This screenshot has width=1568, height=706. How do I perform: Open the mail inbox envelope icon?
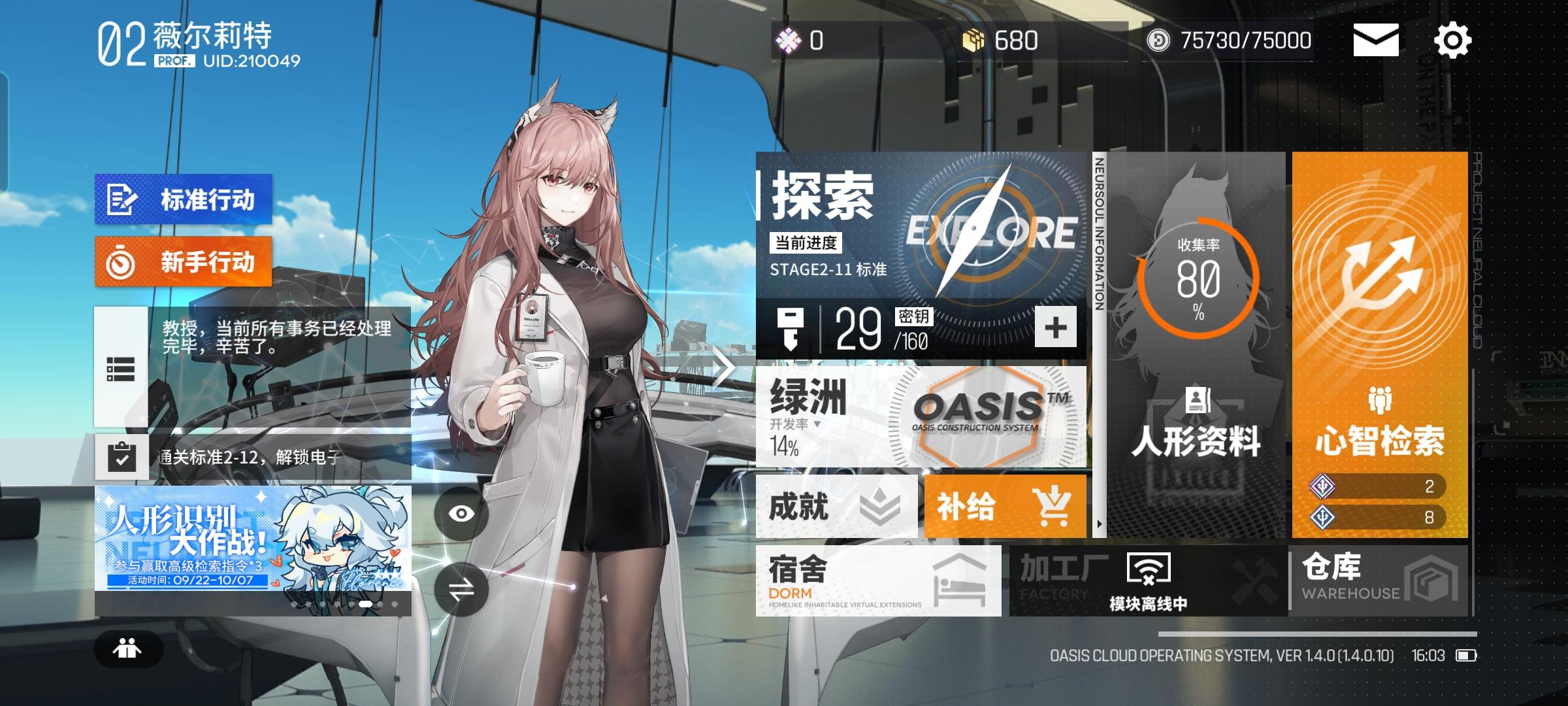[1376, 41]
